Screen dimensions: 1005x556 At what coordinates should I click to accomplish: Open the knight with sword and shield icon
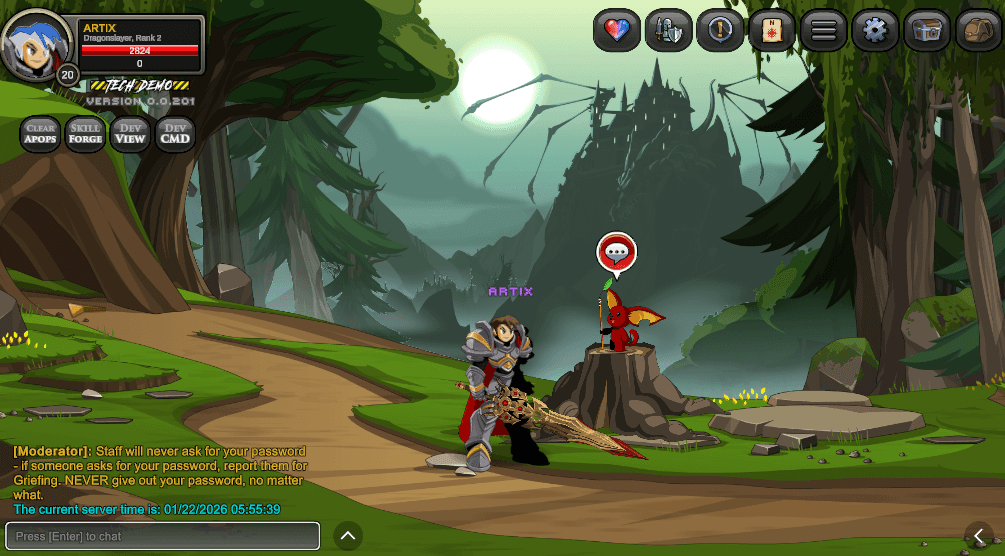(668, 31)
